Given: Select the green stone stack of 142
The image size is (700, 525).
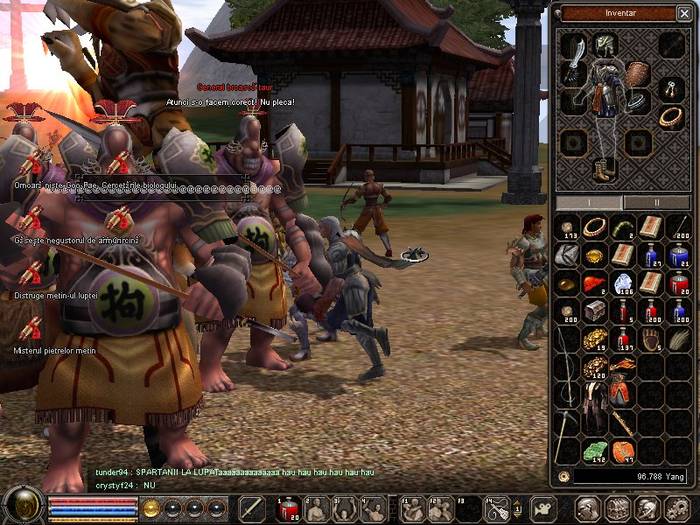Looking at the screenshot, I should pos(595,451).
